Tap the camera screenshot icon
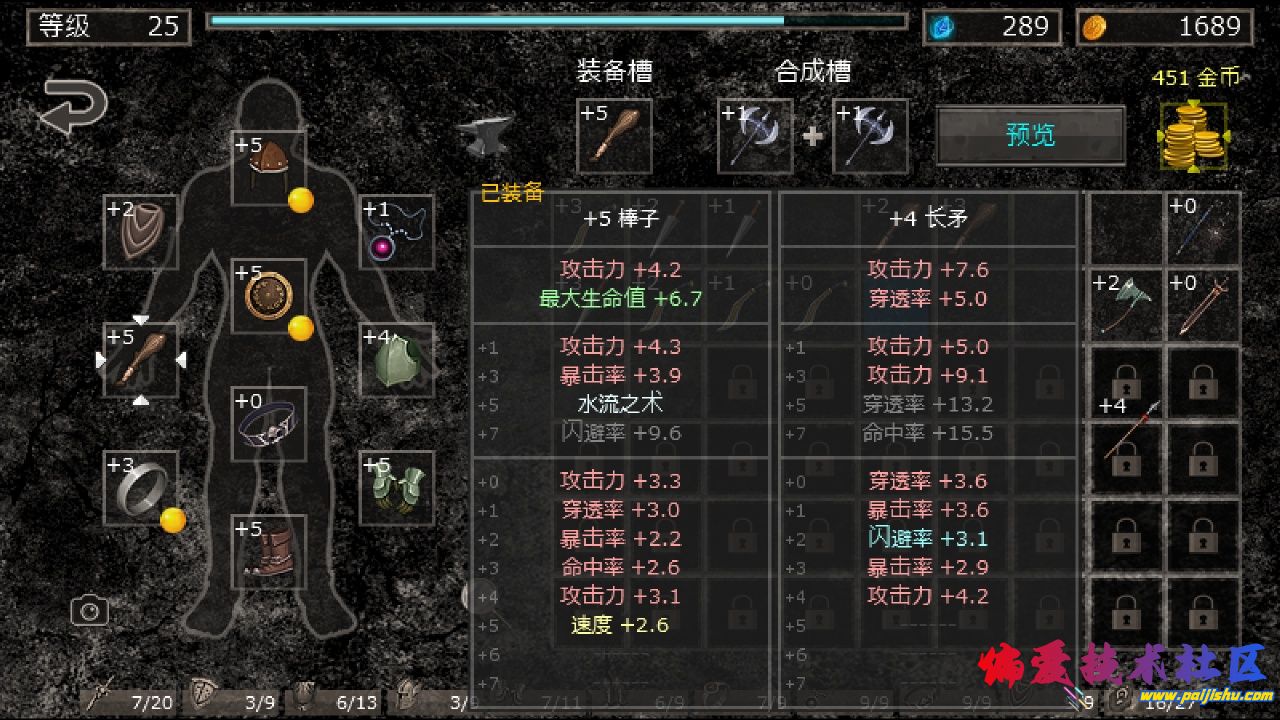The width and height of the screenshot is (1280, 720). click(x=90, y=610)
